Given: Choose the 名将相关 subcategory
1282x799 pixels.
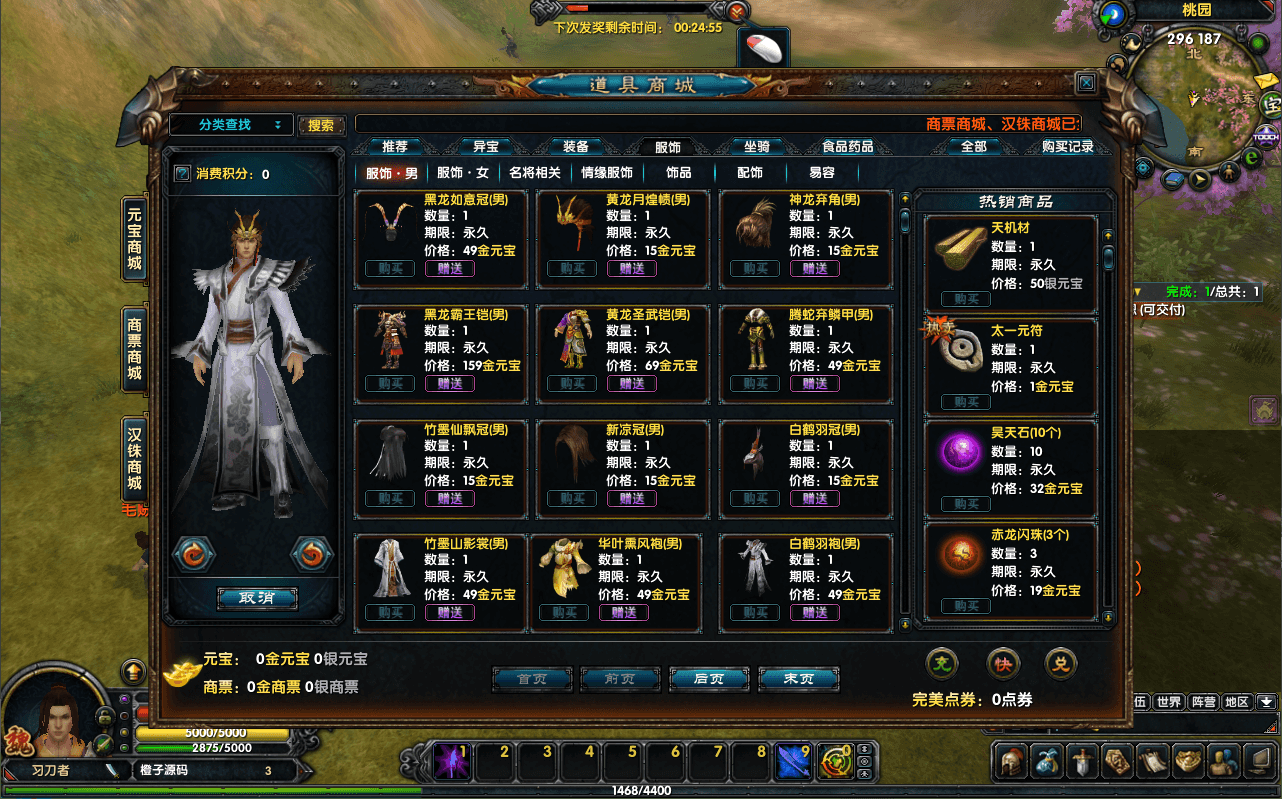Looking at the screenshot, I should point(535,173).
